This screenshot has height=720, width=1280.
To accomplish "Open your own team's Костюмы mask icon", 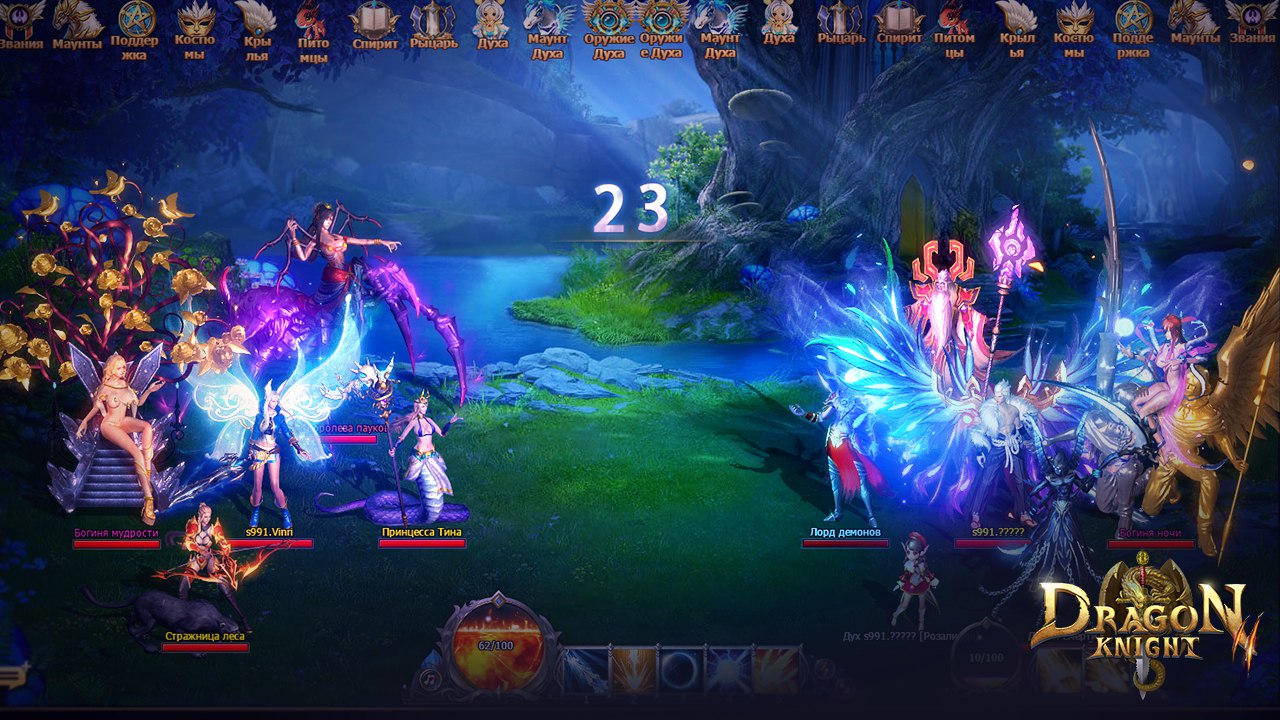I will point(194,22).
